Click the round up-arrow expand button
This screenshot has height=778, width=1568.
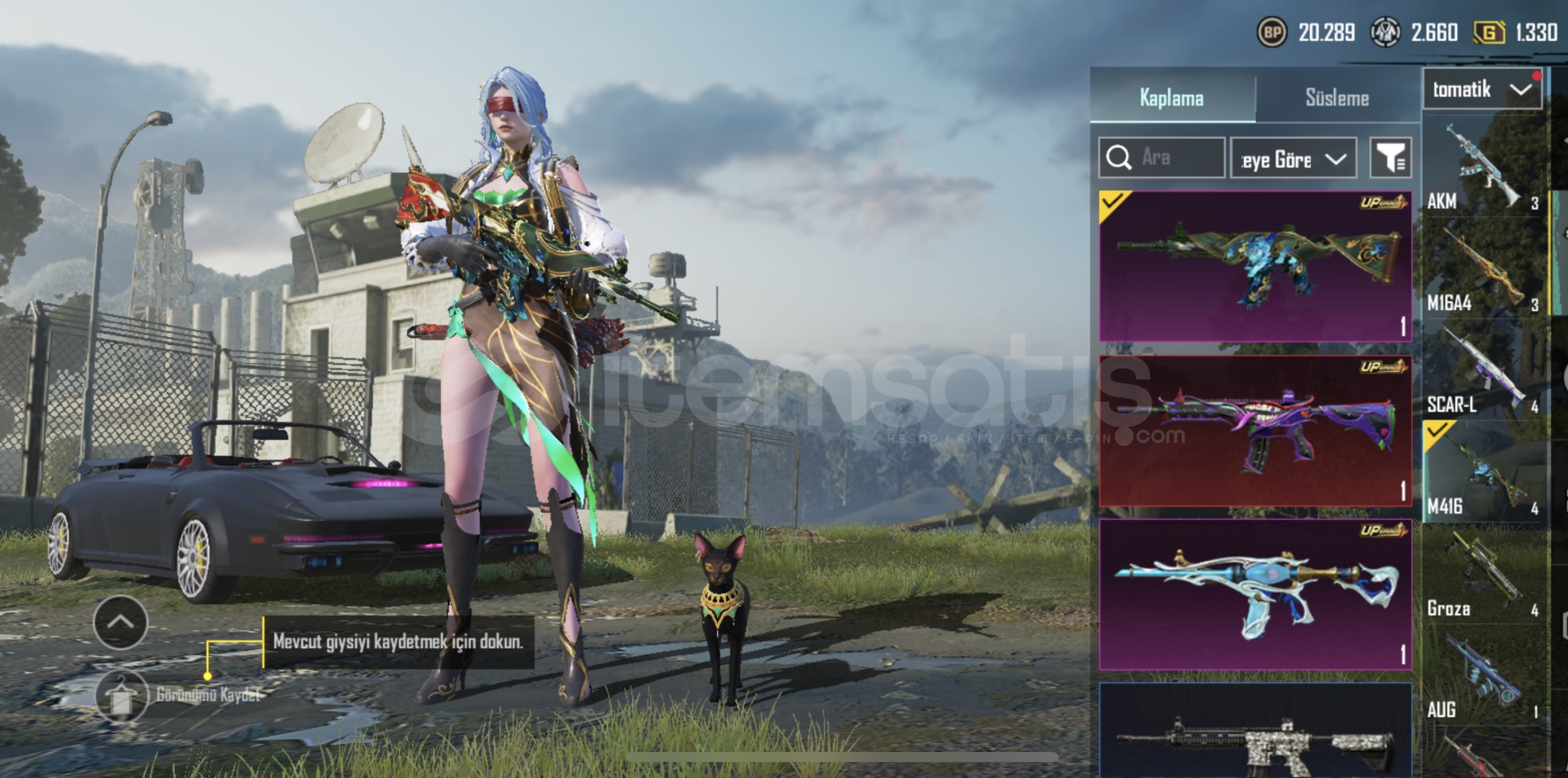[120, 622]
